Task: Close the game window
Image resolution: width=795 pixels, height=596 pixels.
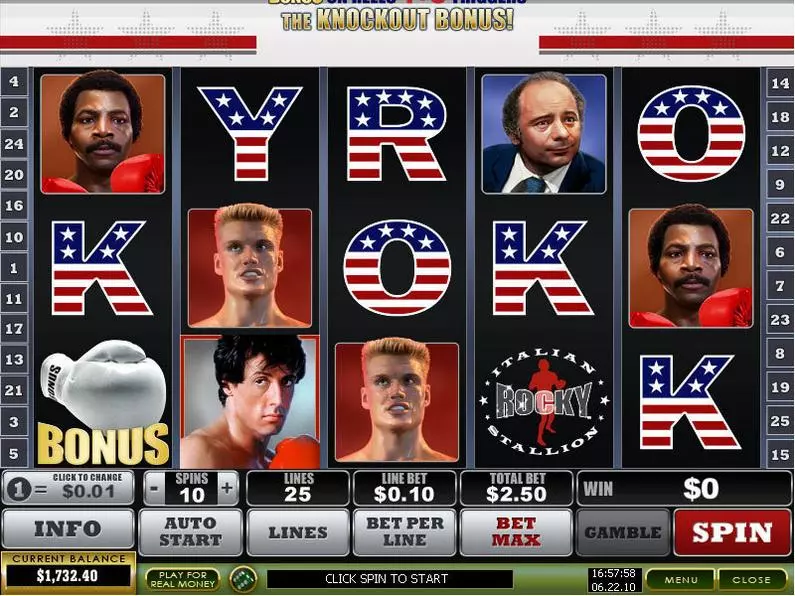Action: [751, 579]
